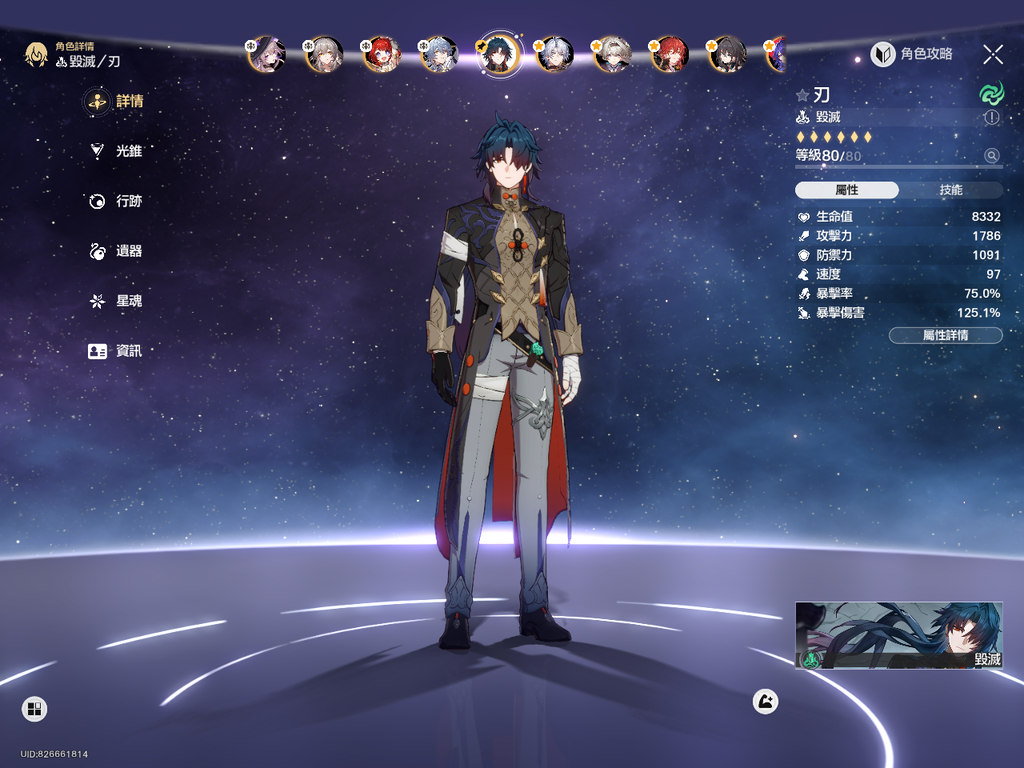Show 屬性詳情 attribute details

point(945,335)
